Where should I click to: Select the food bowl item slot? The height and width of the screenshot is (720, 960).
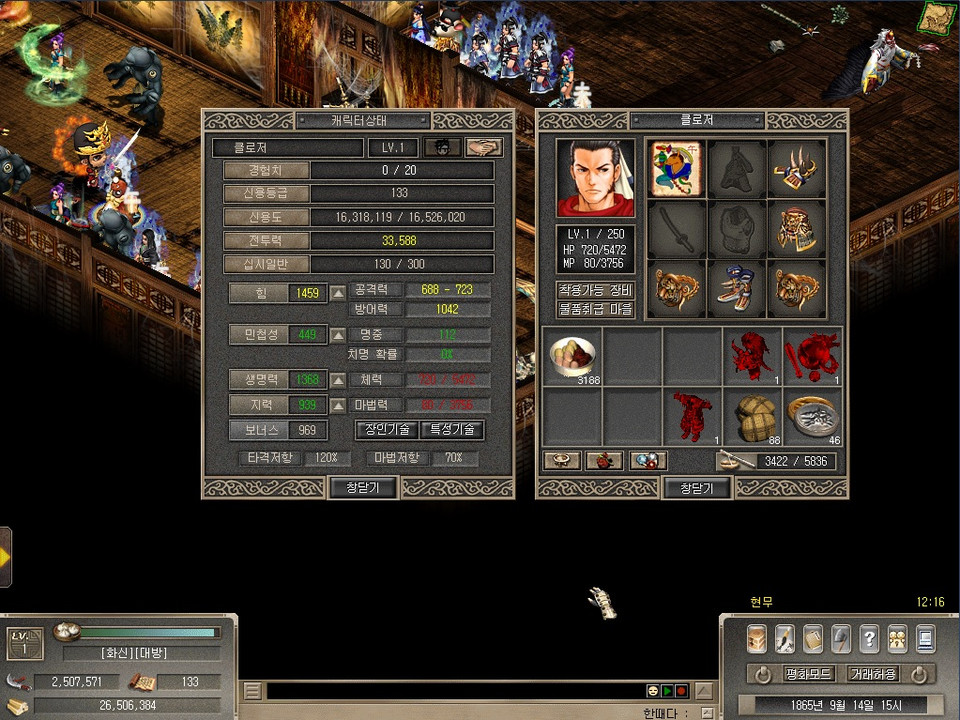[x=573, y=356]
